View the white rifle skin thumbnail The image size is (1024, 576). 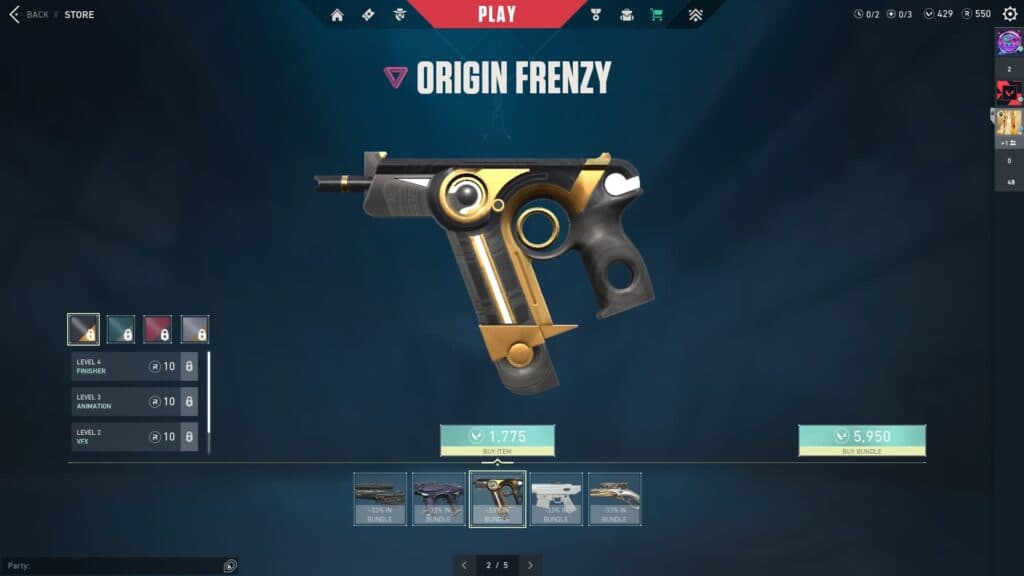[556, 498]
